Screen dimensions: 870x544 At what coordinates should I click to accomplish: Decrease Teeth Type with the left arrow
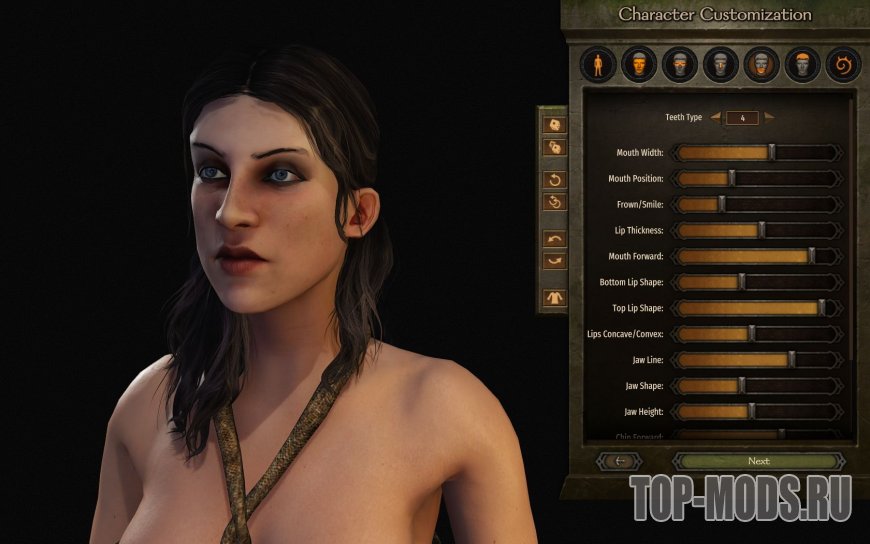tap(715, 117)
